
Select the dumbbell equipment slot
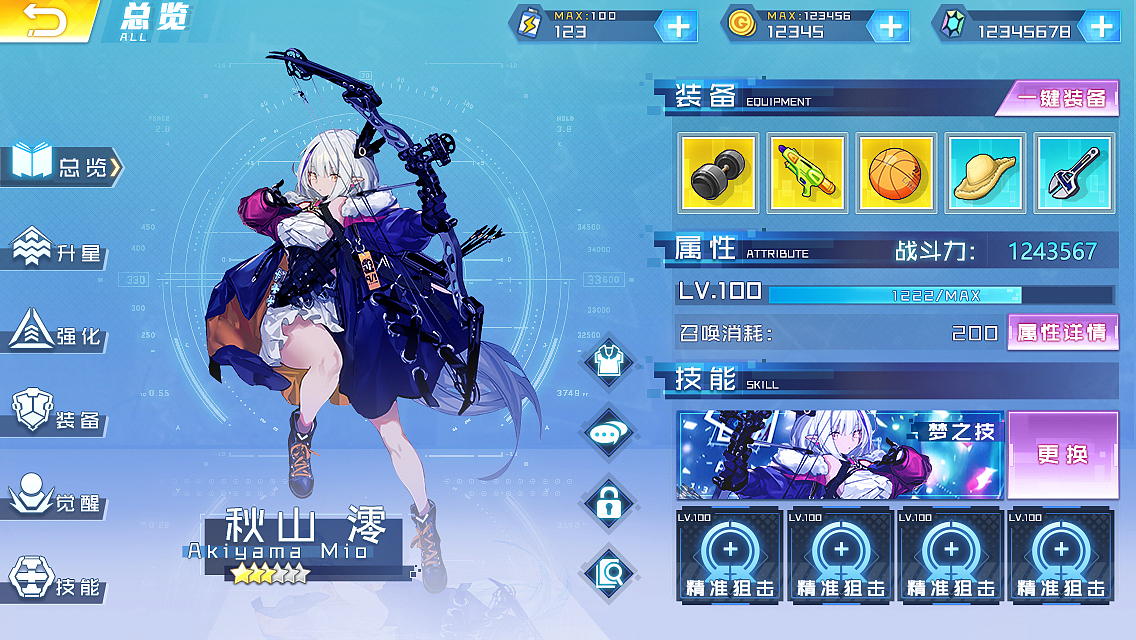tap(718, 172)
